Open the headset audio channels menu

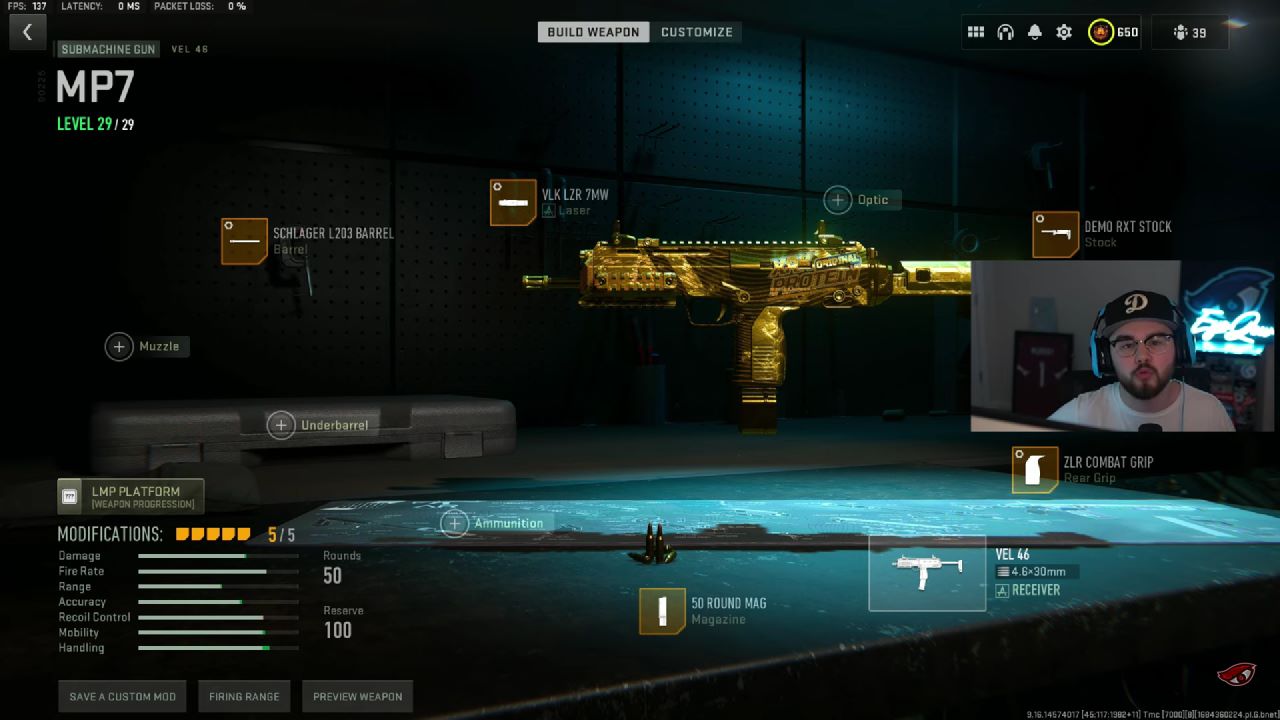(1003, 31)
